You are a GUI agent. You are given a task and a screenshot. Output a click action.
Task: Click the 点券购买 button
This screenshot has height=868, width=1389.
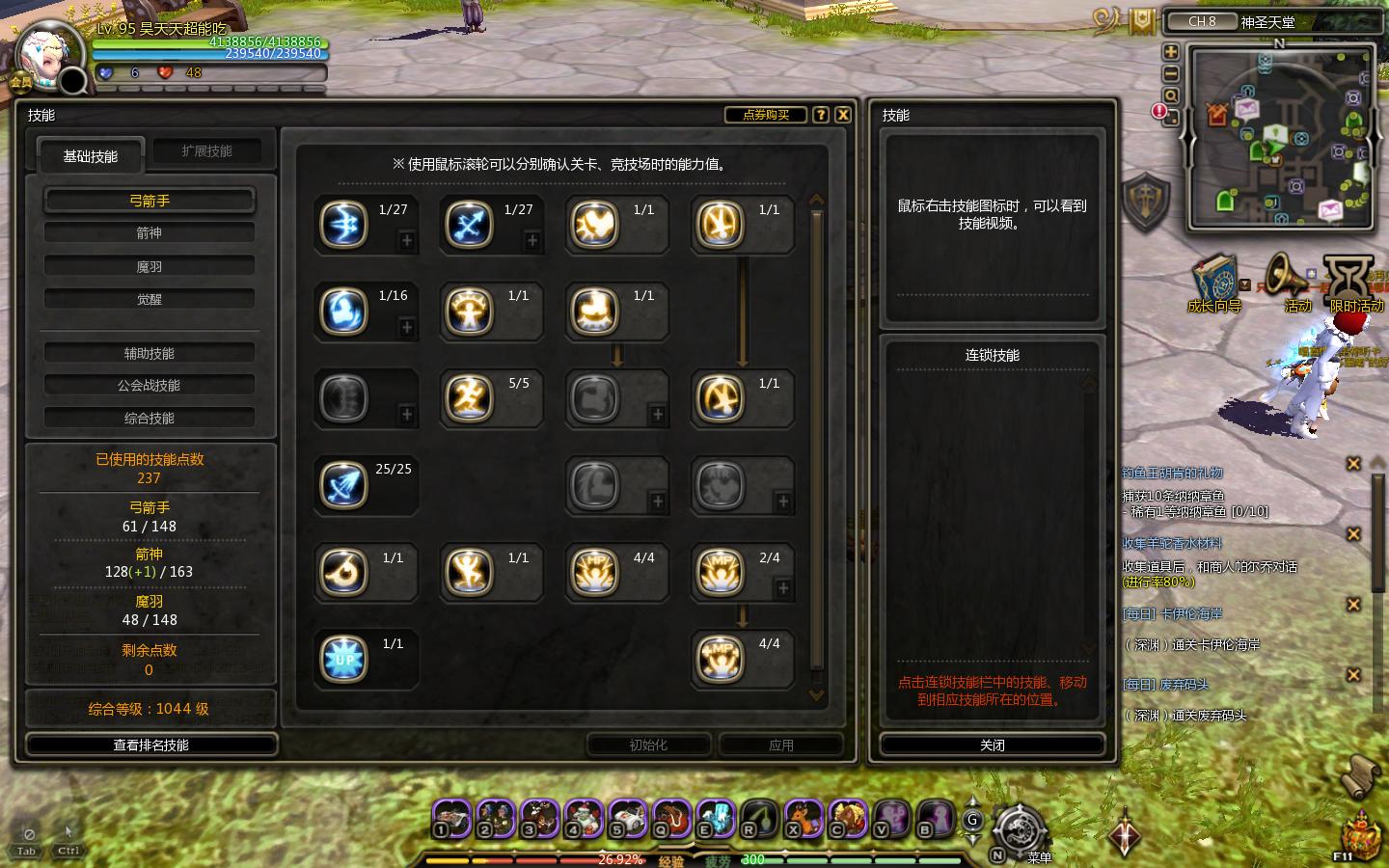click(766, 115)
